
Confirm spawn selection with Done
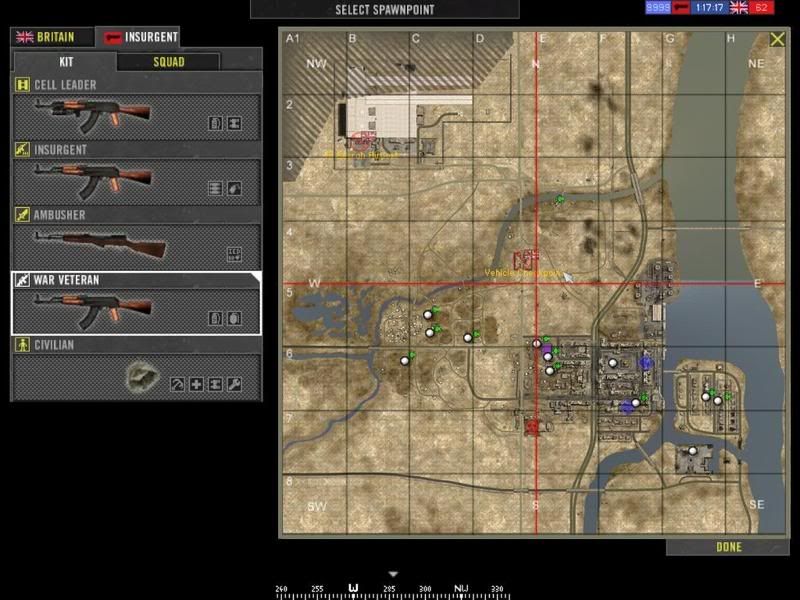(727, 547)
